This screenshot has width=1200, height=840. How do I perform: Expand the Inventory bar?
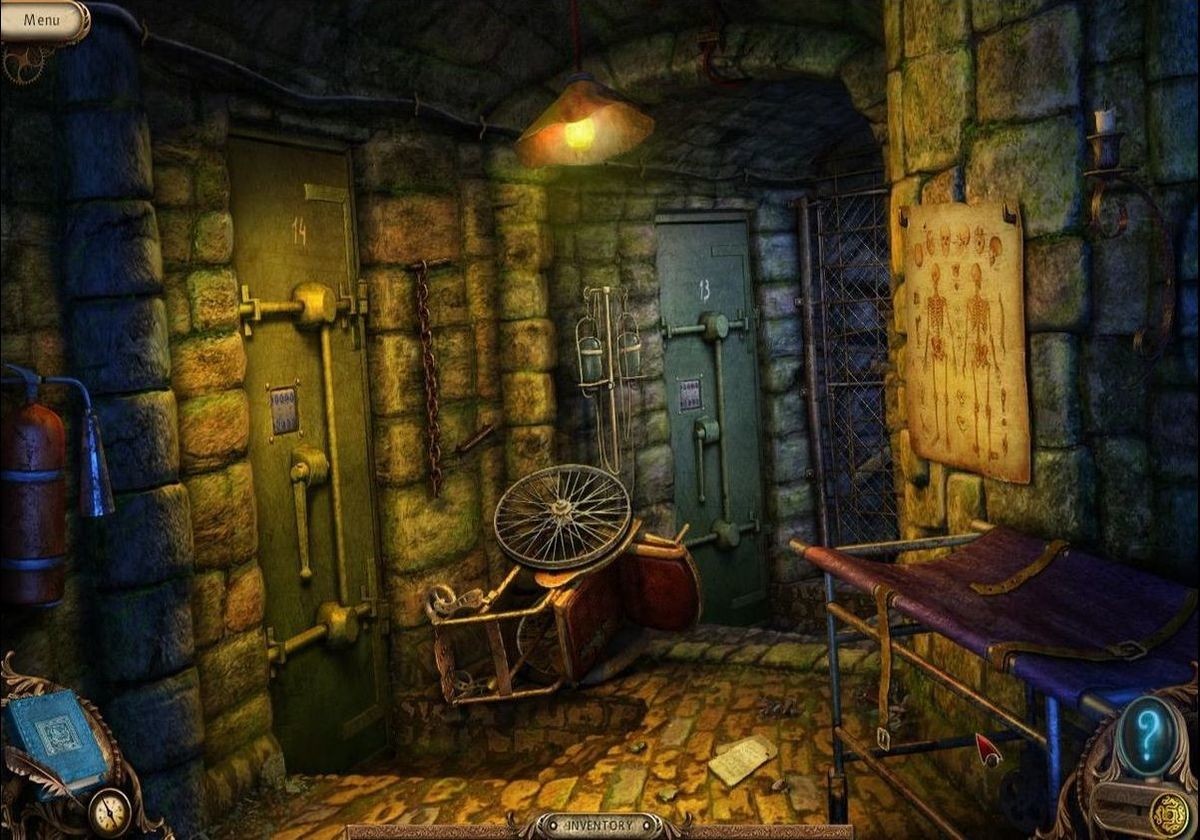pos(598,826)
